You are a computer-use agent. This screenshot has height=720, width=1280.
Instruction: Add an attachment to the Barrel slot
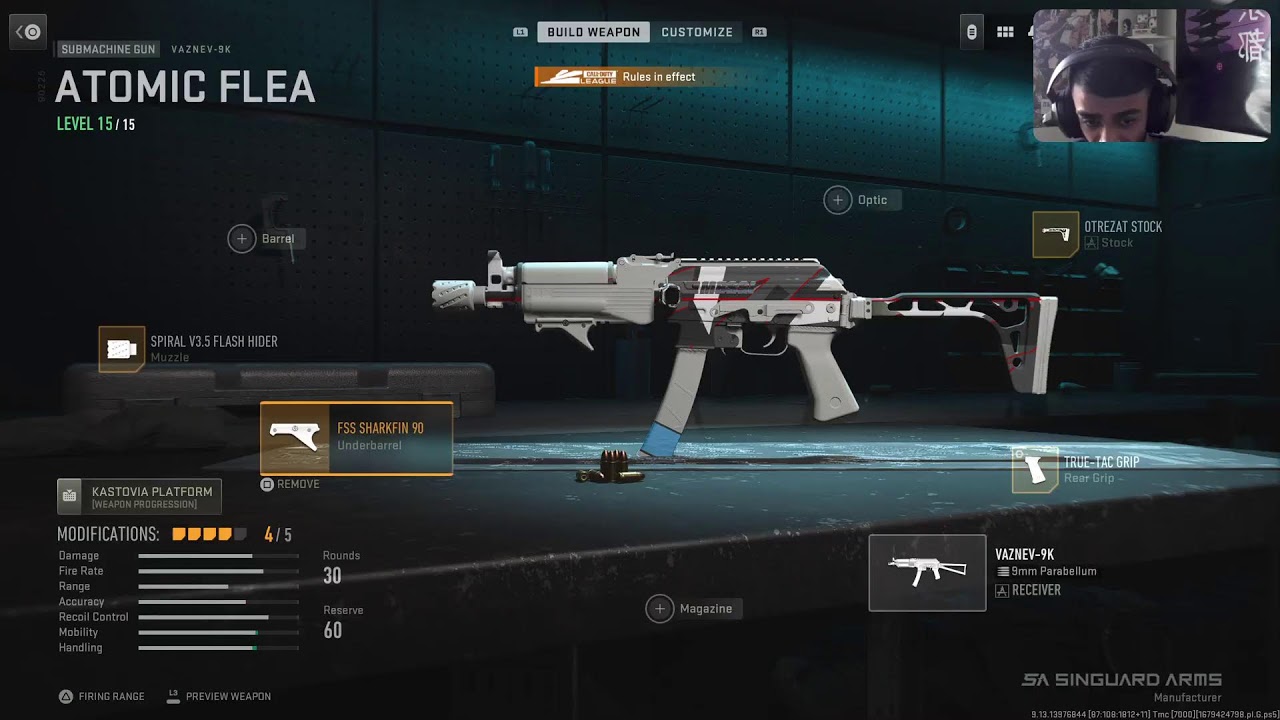click(242, 239)
